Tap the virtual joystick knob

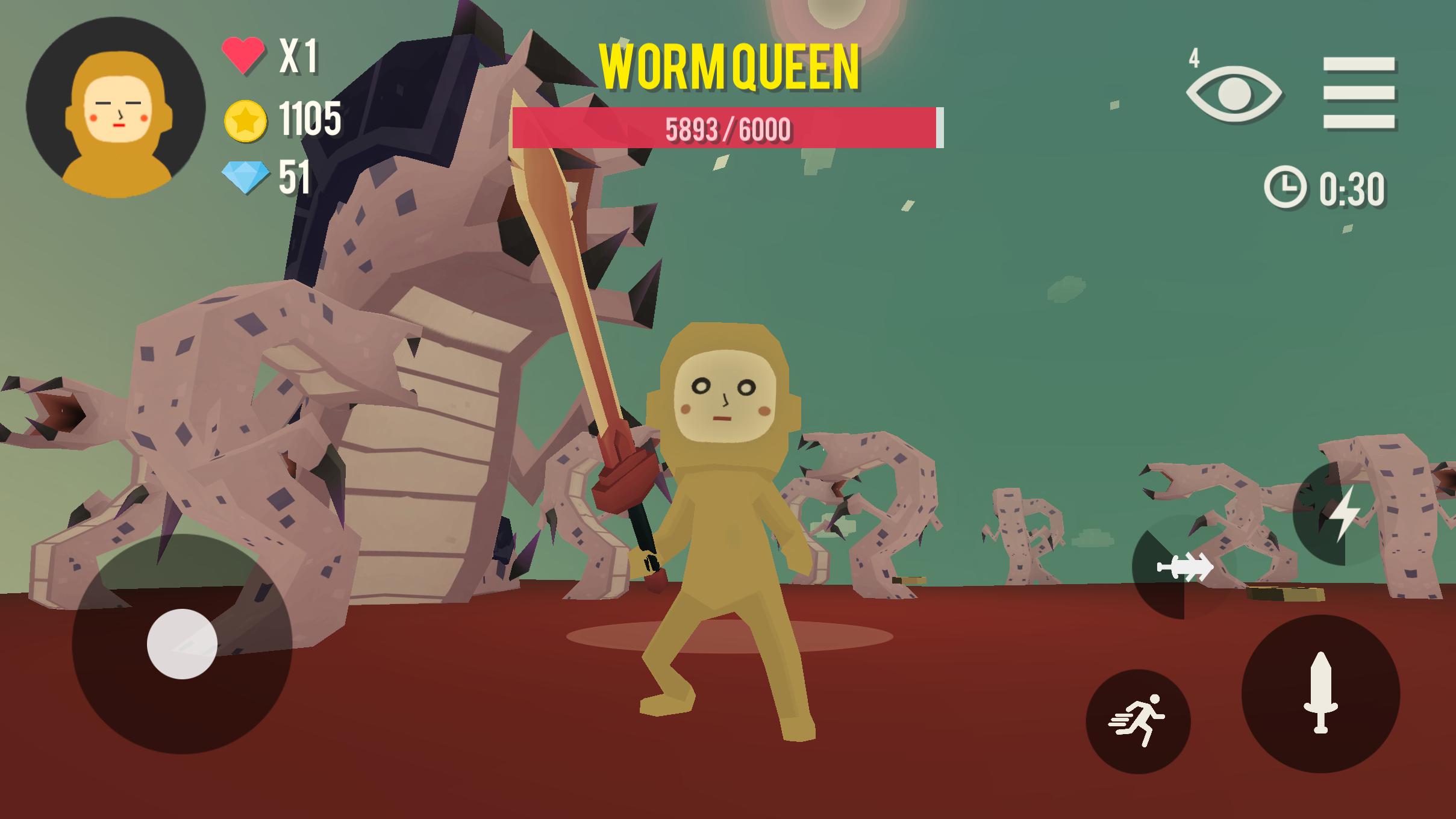(x=182, y=644)
